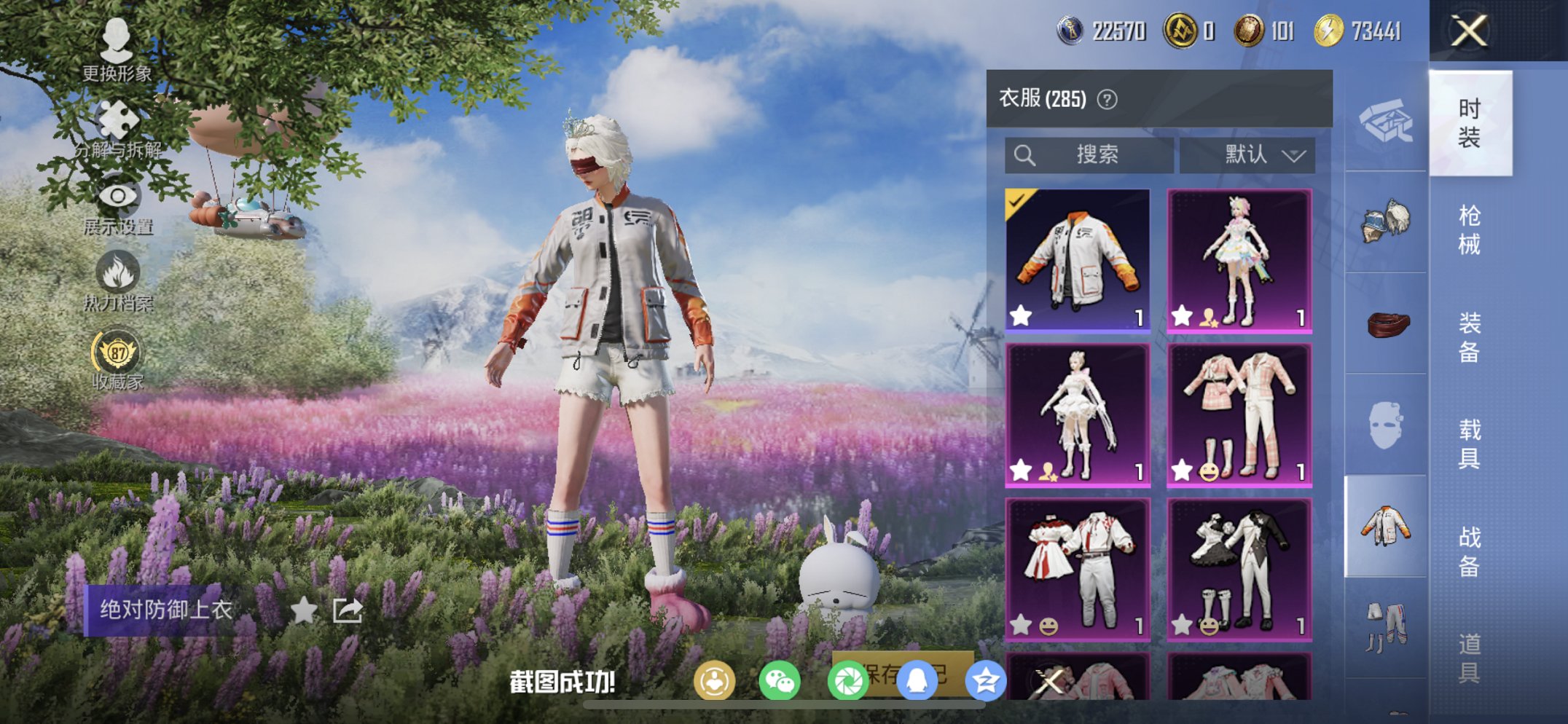Open 更换形象 avatar change panel
Viewport: 1568px width, 724px height.
117,50
